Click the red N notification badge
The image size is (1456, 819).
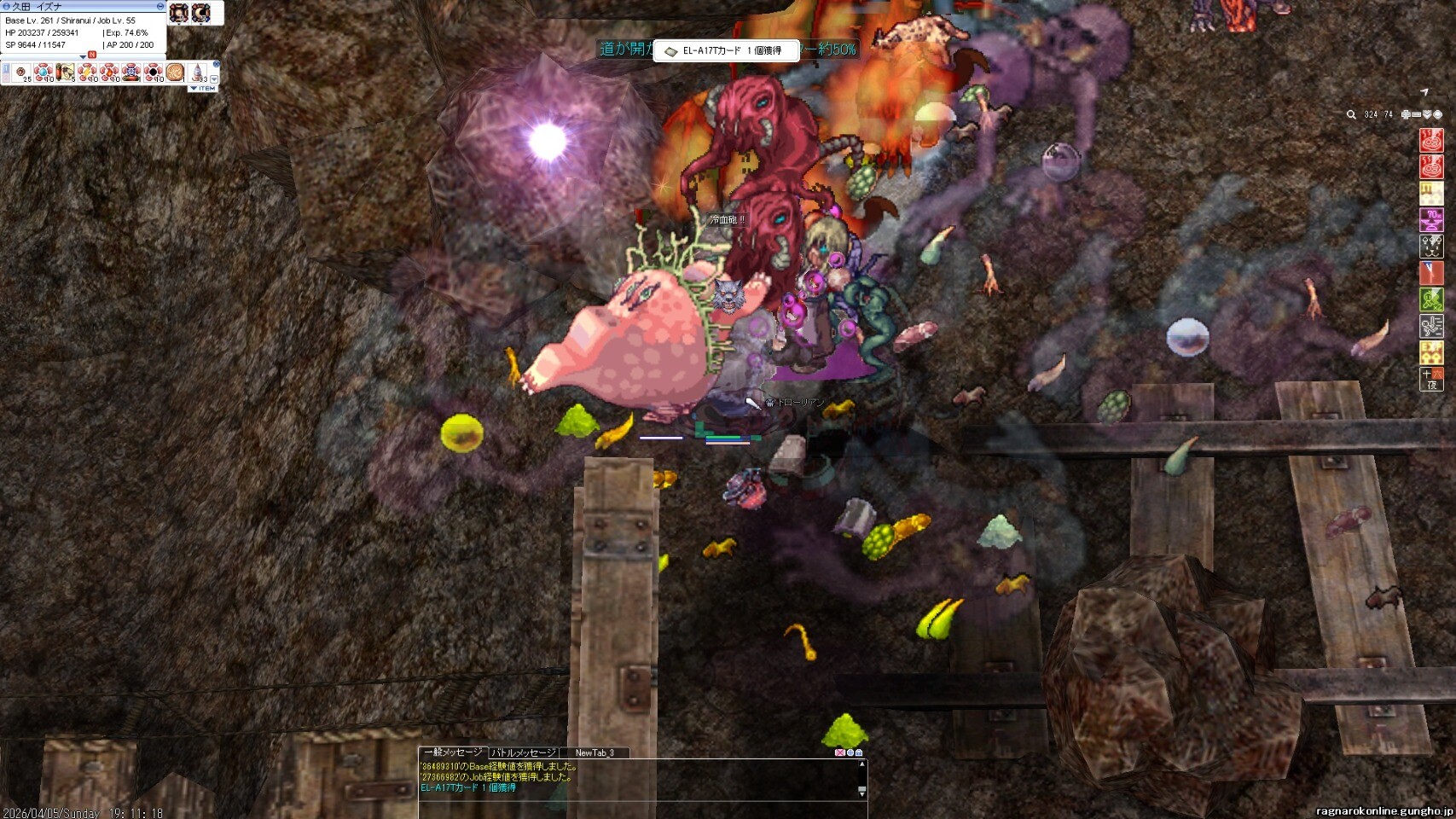pos(92,55)
